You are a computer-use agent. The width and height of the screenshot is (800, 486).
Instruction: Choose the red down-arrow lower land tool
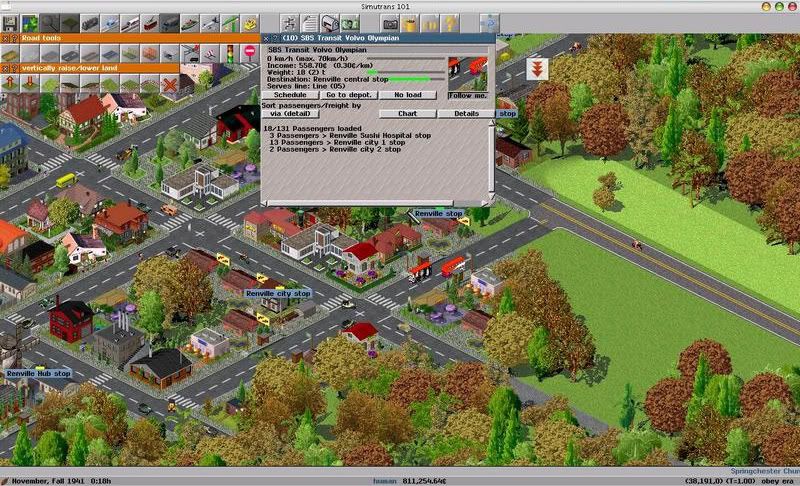pos(29,84)
